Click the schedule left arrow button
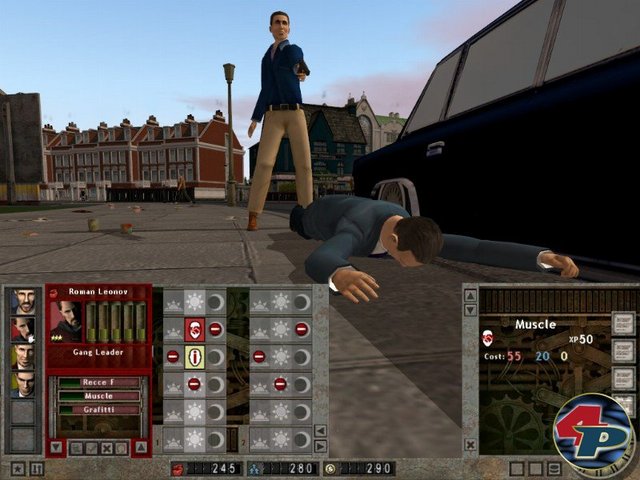Viewport: 640px width, 480px height. (x=320, y=430)
